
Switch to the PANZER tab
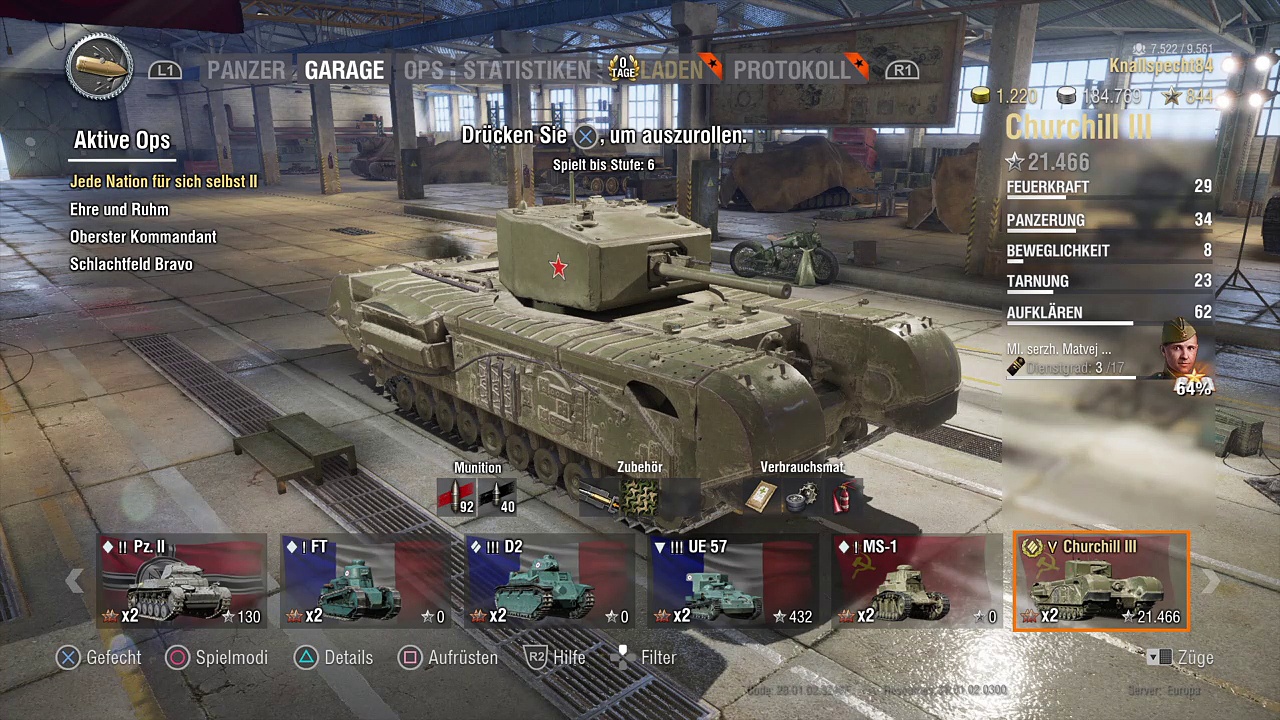pyautogui.click(x=245, y=70)
